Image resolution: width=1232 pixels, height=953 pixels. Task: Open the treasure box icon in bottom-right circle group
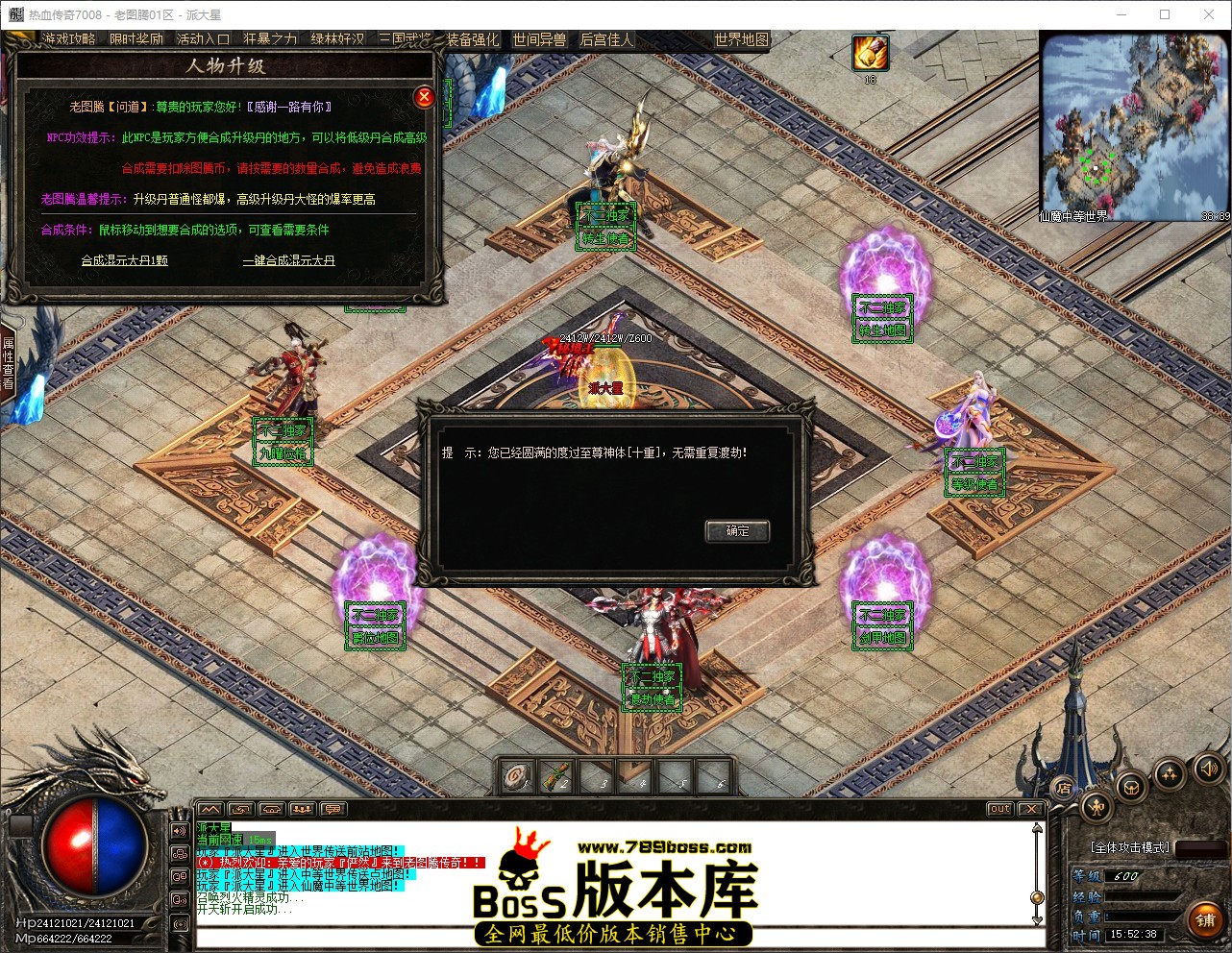(1130, 786)
